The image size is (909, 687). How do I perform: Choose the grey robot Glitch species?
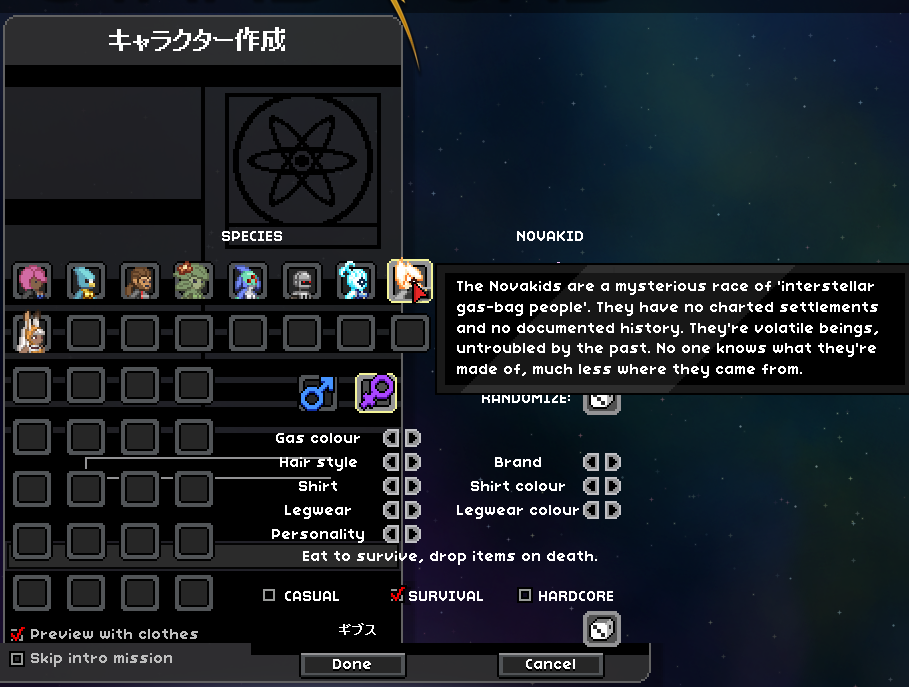pyautogui.click(x=301, y=281)
